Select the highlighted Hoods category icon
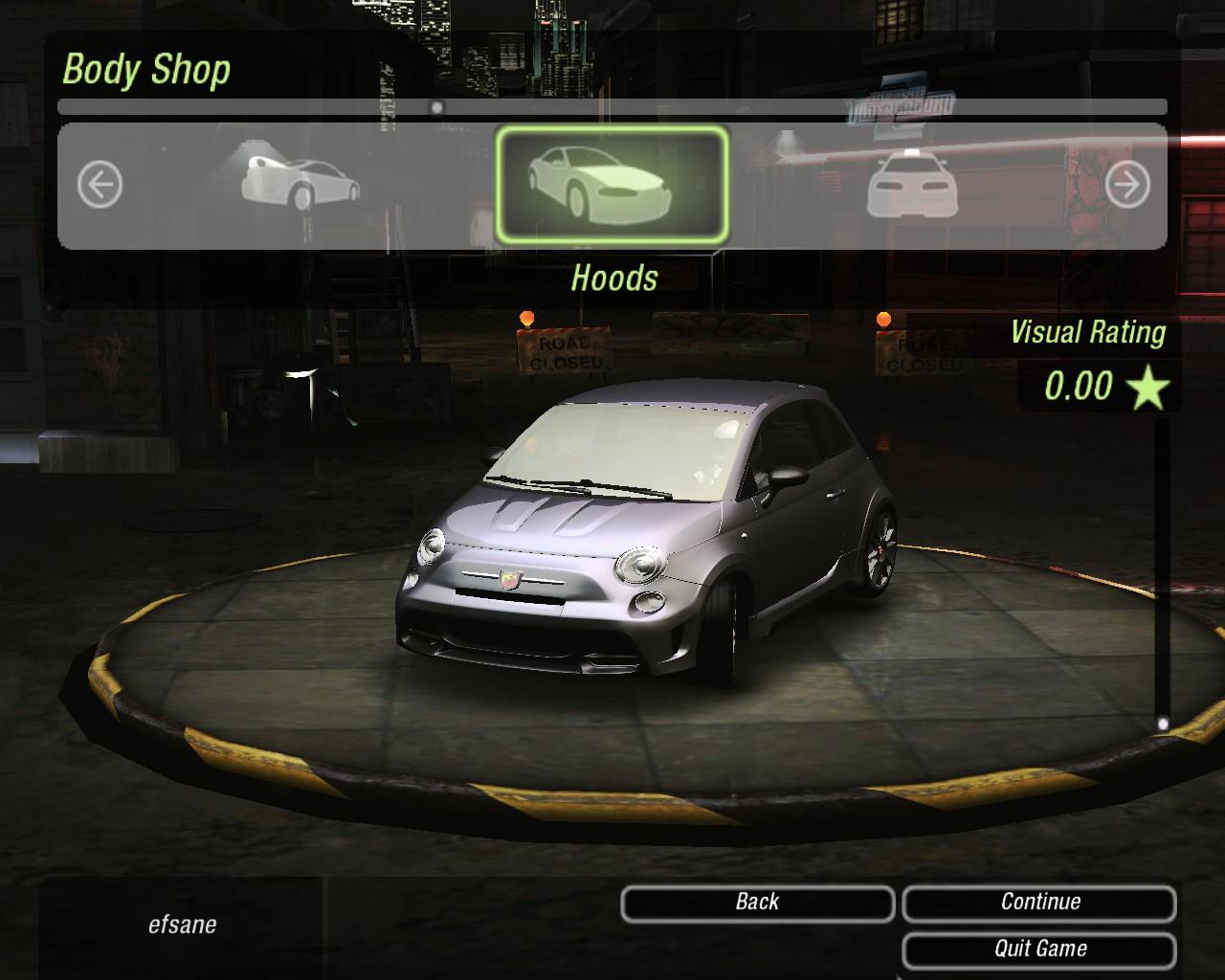The height and width of the screenshot is (980, 1225). pos(612,185)
